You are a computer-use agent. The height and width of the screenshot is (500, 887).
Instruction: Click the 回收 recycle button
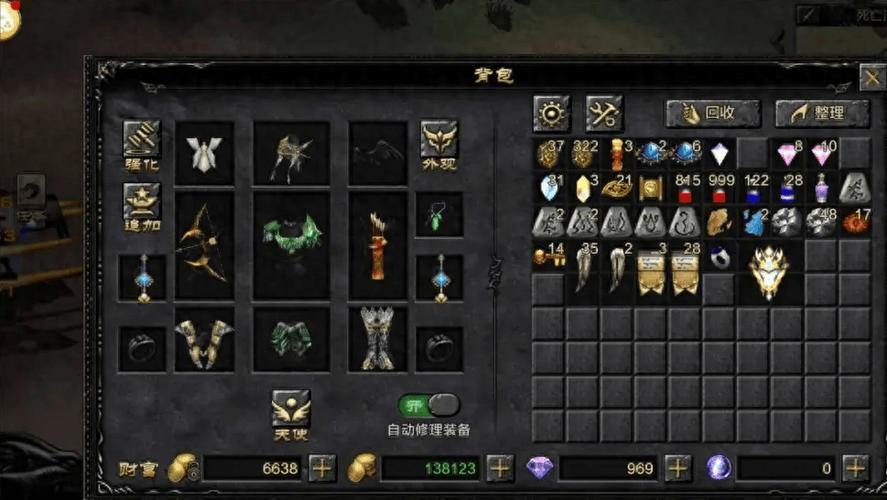point(713,114)
